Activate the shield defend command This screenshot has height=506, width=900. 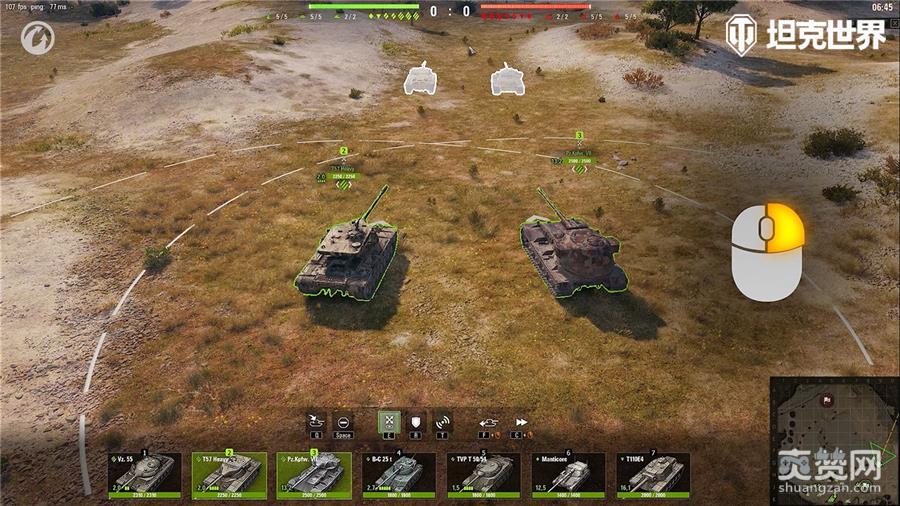pyautogui.click(x=415, y=422)
